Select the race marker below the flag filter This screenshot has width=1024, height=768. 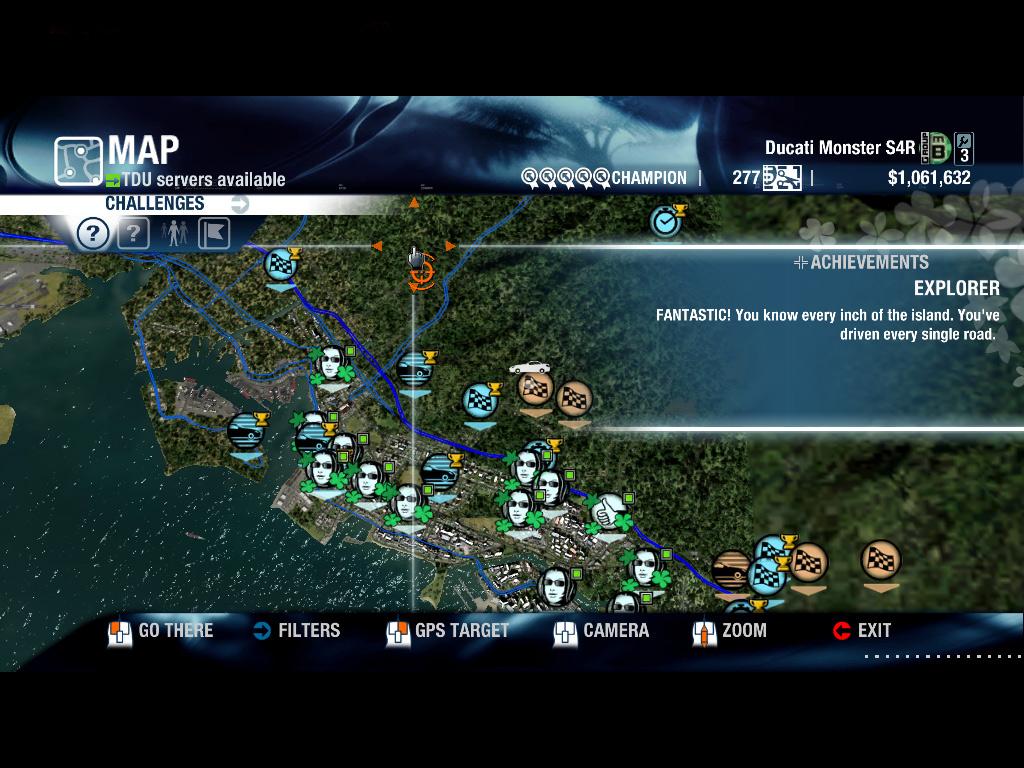(281, 266)
